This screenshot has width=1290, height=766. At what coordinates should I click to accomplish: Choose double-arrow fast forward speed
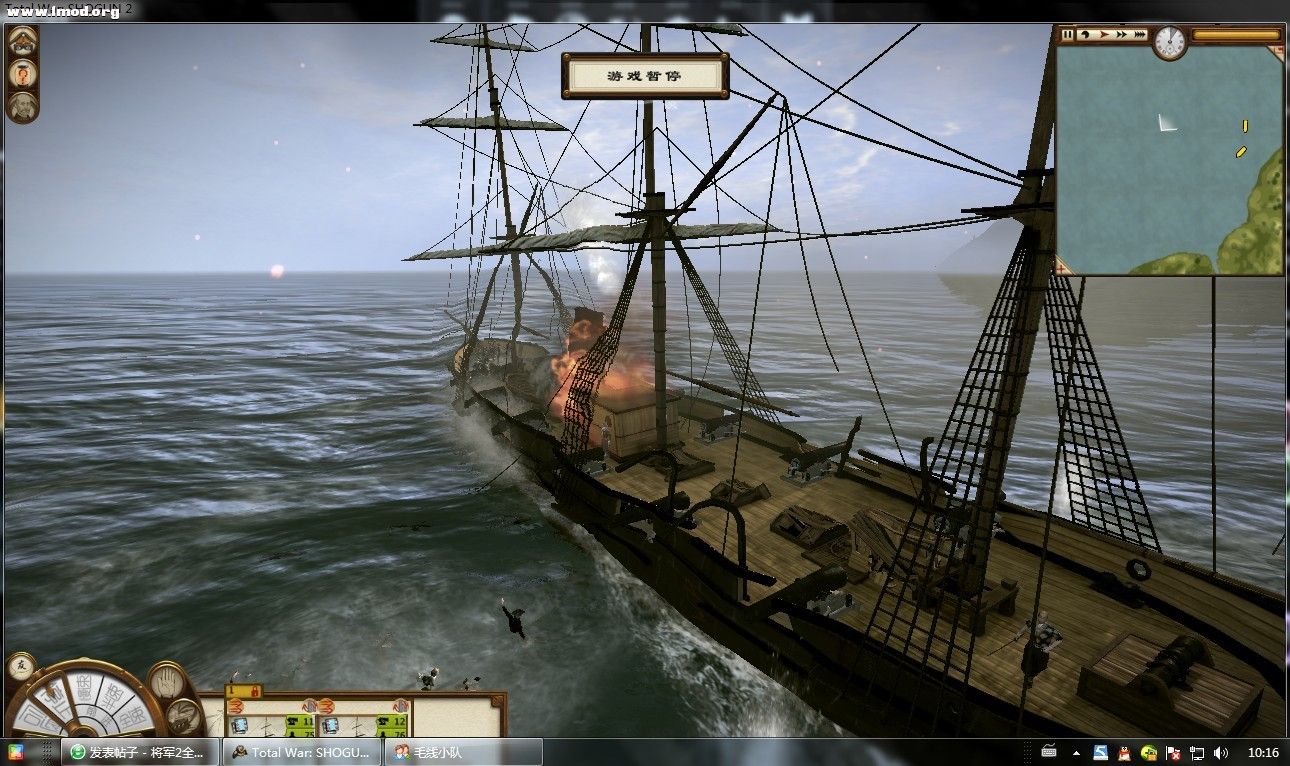(1121, 34)
